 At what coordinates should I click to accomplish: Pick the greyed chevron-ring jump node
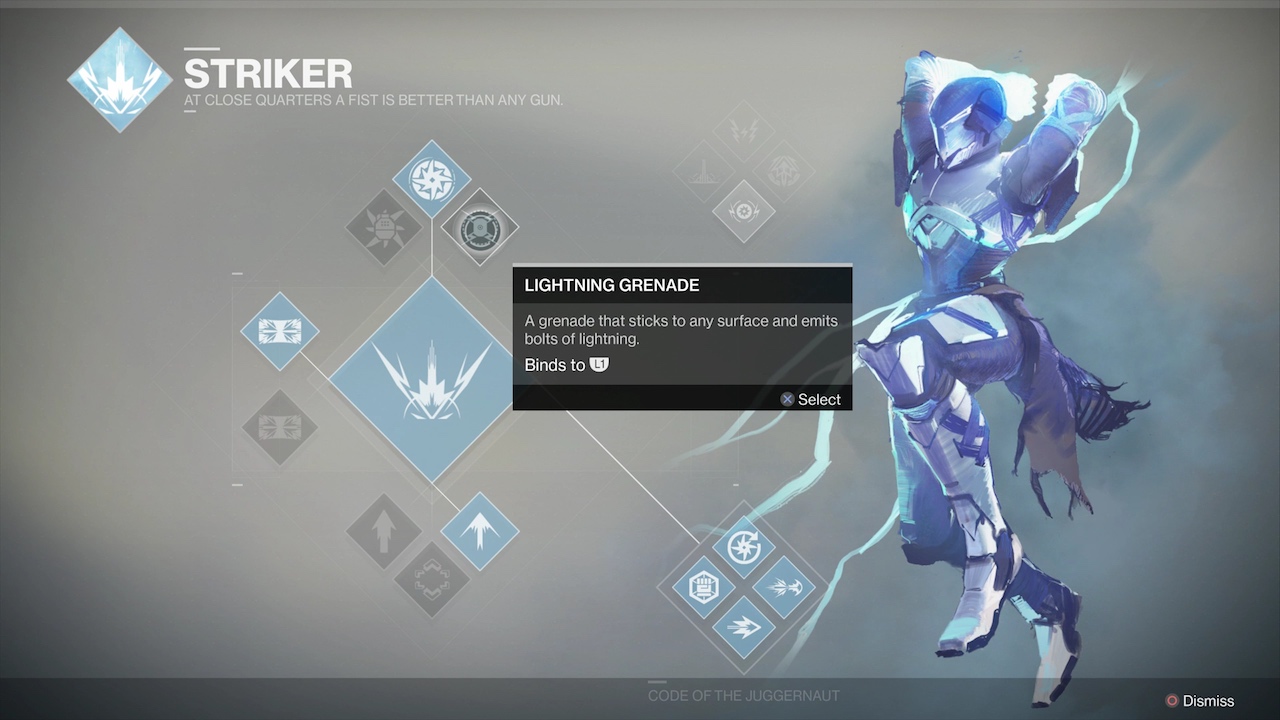point(432,579)
